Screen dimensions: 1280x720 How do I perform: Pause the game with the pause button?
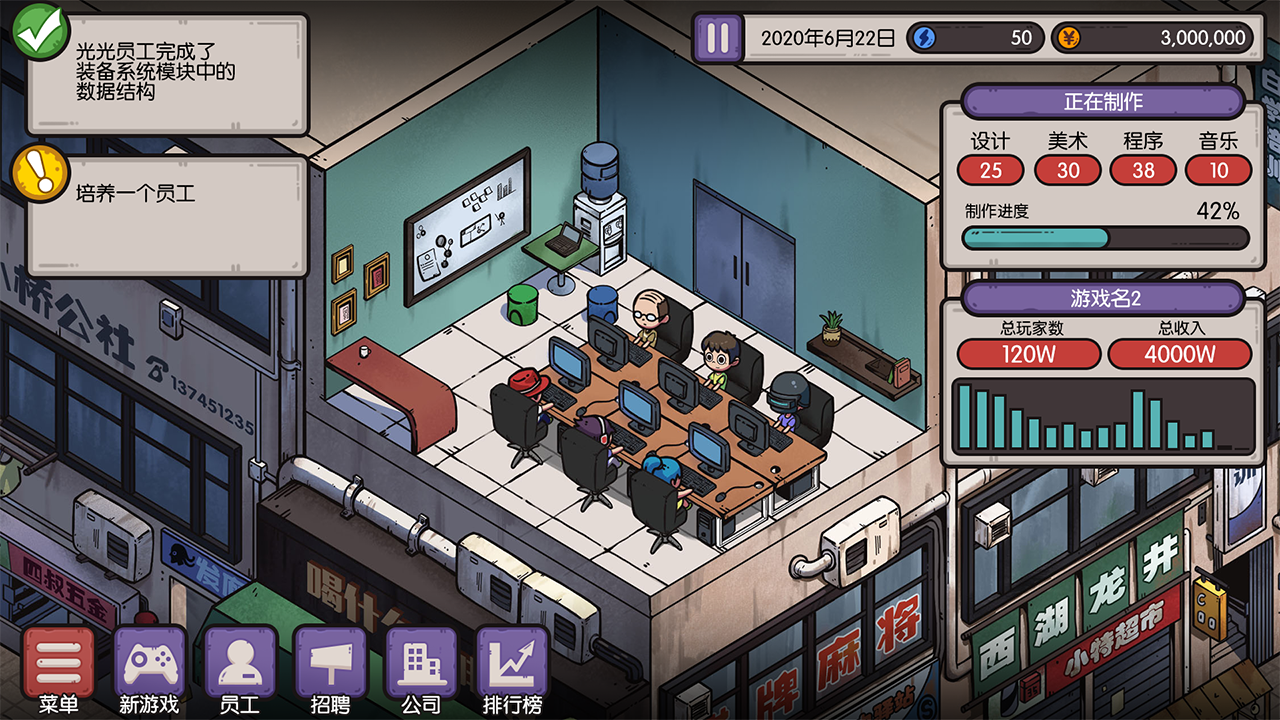coord(718,38)
